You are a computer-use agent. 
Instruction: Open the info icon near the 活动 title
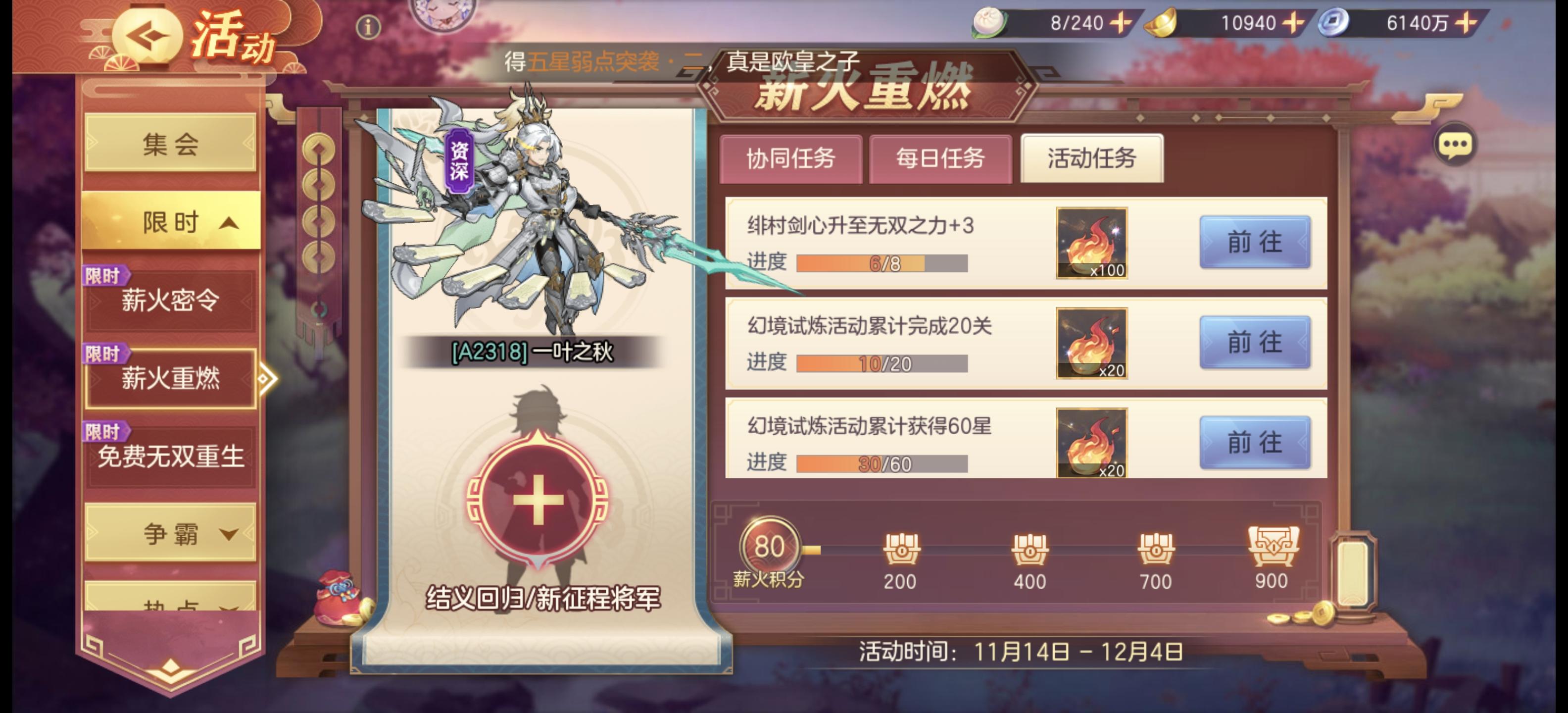pyautogui.click(x=368, y=26)
